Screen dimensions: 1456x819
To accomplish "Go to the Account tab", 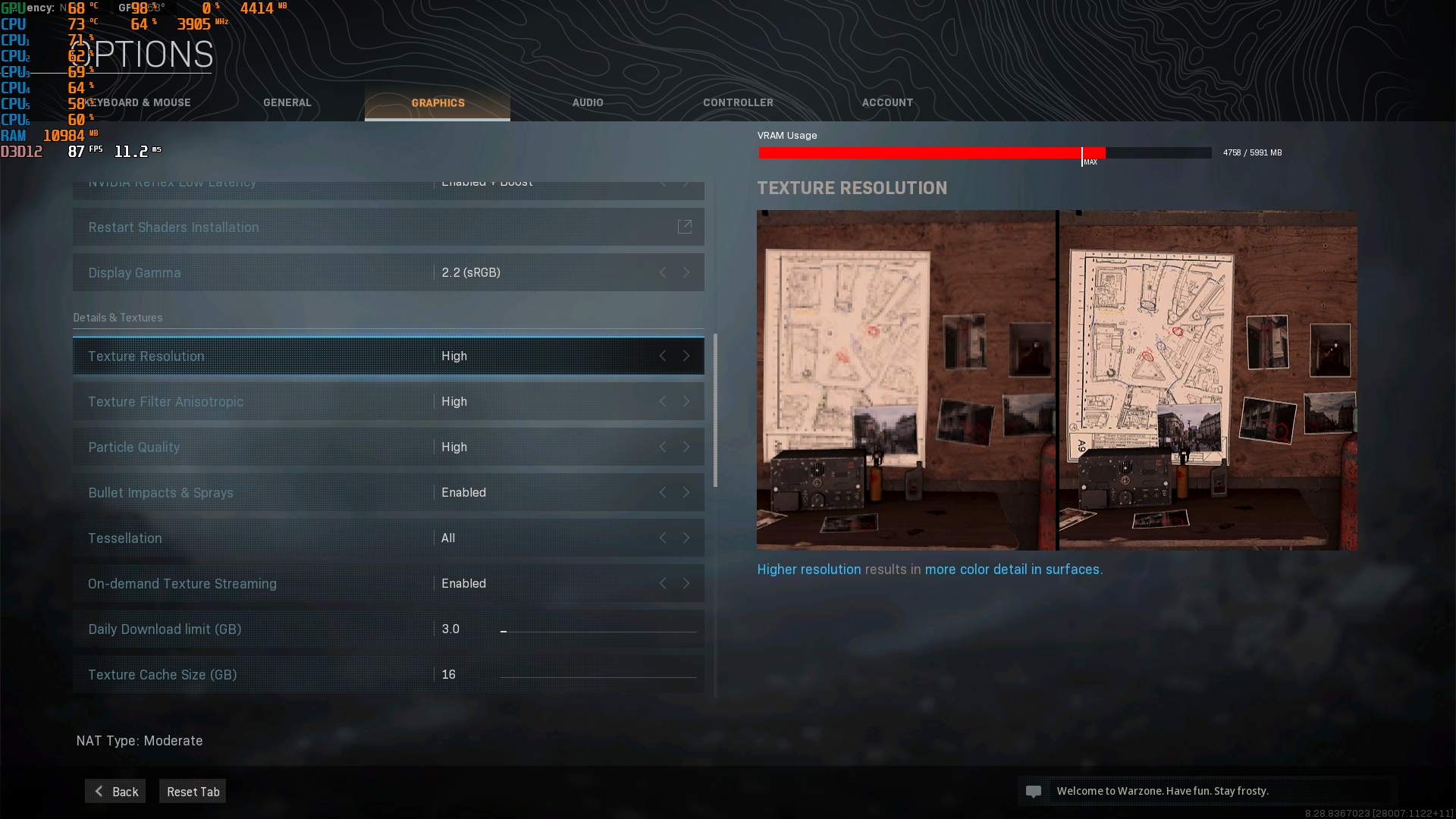I will pos(887,102).
